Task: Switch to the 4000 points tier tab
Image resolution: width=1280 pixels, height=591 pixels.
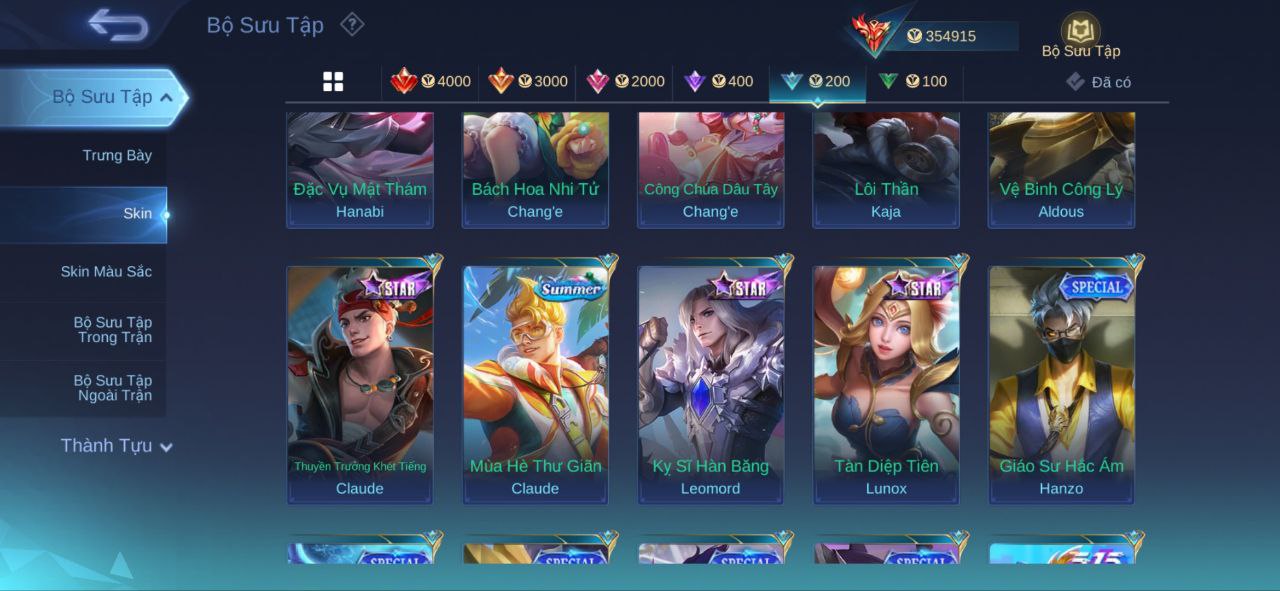Action: 431,82
